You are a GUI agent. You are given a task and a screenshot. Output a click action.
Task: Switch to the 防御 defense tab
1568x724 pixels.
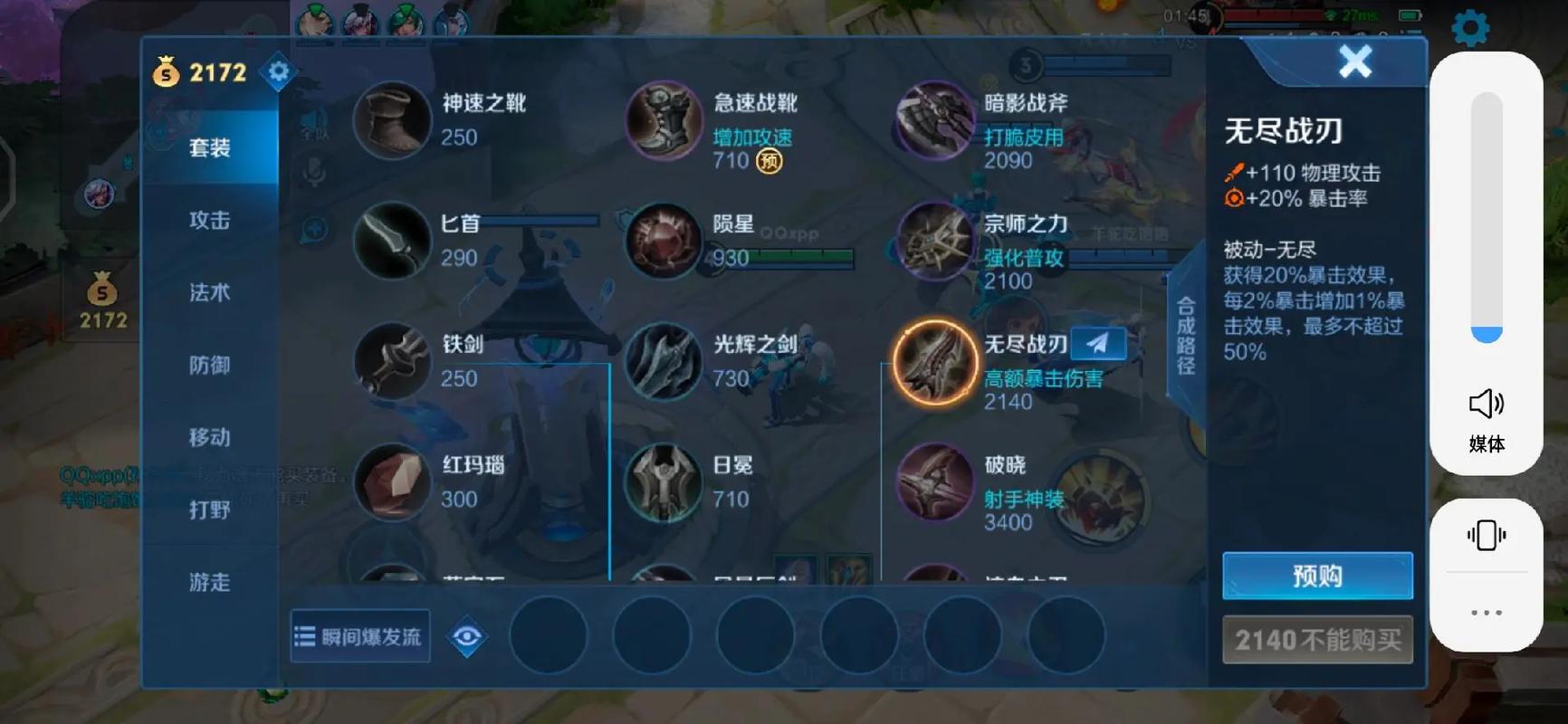(210, 365)
